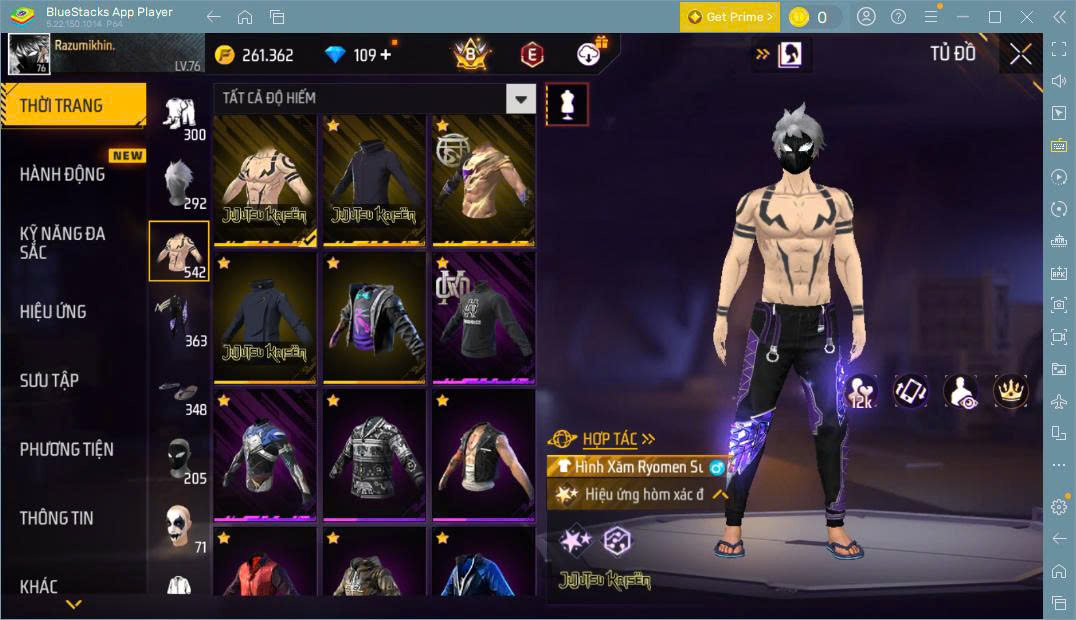Screen dimensions: 1076x620
Task: Open the TẤT CẢ ĐỘ HIẾM dropdown
Action: [x=374, y=98]
